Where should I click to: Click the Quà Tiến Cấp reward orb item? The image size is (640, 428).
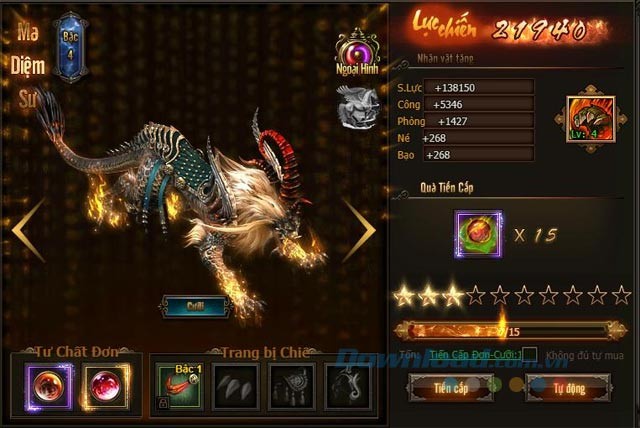click(479, 235)
